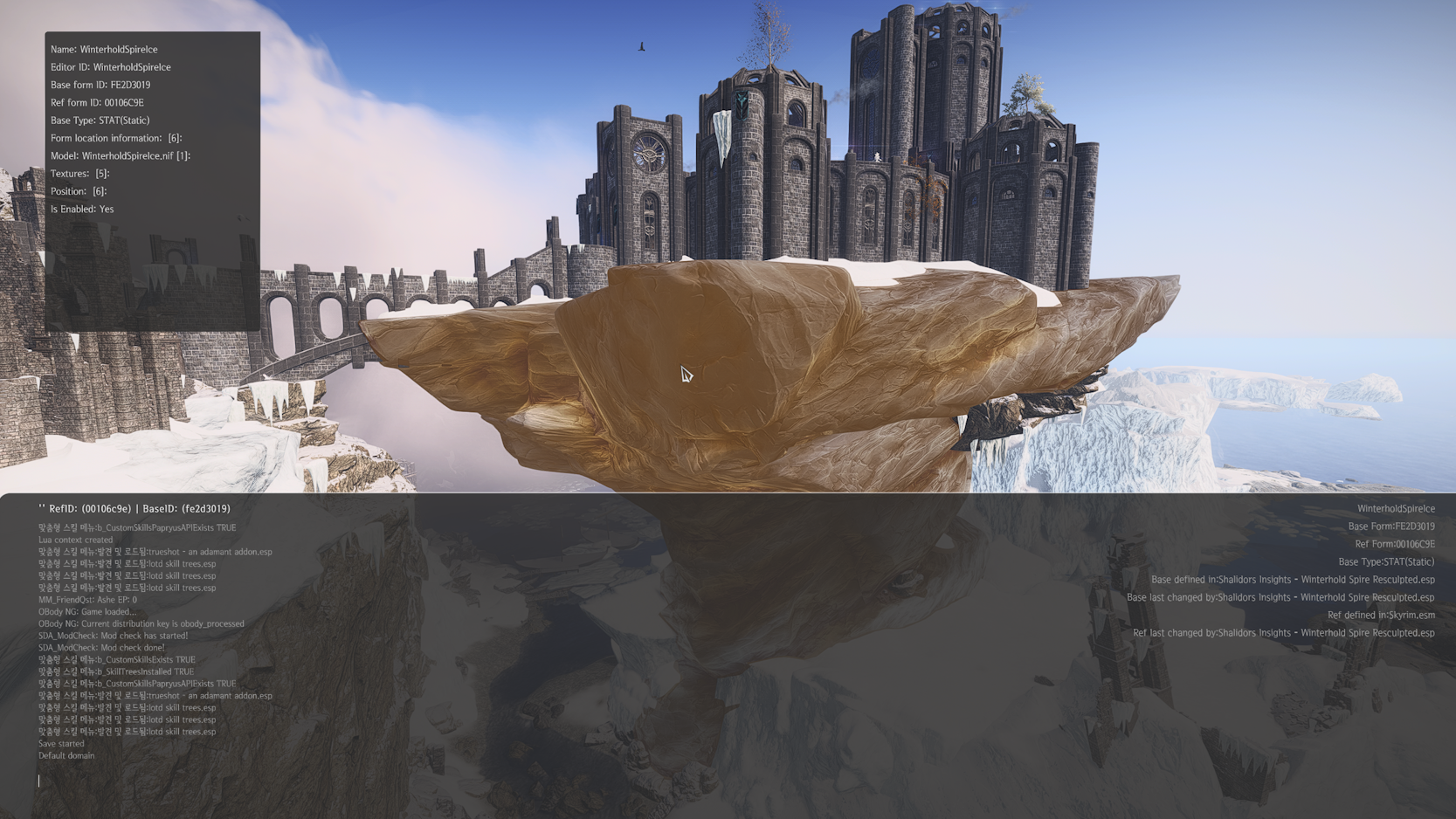Expand the Model WinterholdSpireIce.nif entry
1456x819 pixels.
(x=121, y=155)
